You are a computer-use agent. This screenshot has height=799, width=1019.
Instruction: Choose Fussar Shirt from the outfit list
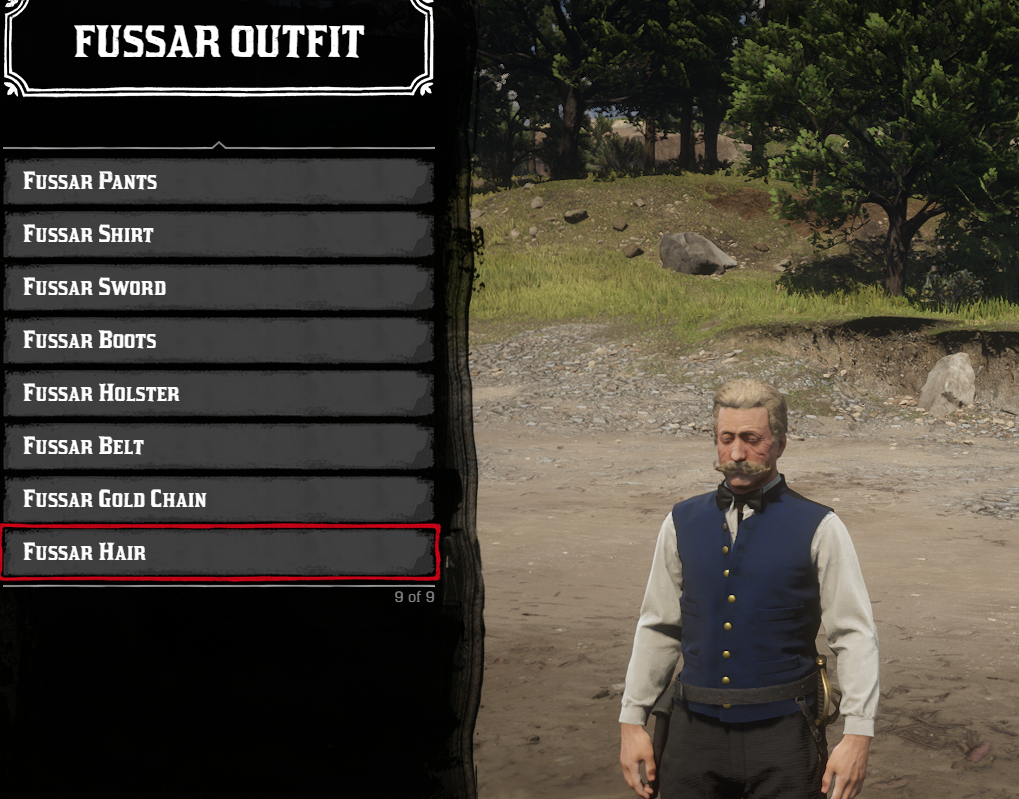pyautogui.click(x=219, y=235)
